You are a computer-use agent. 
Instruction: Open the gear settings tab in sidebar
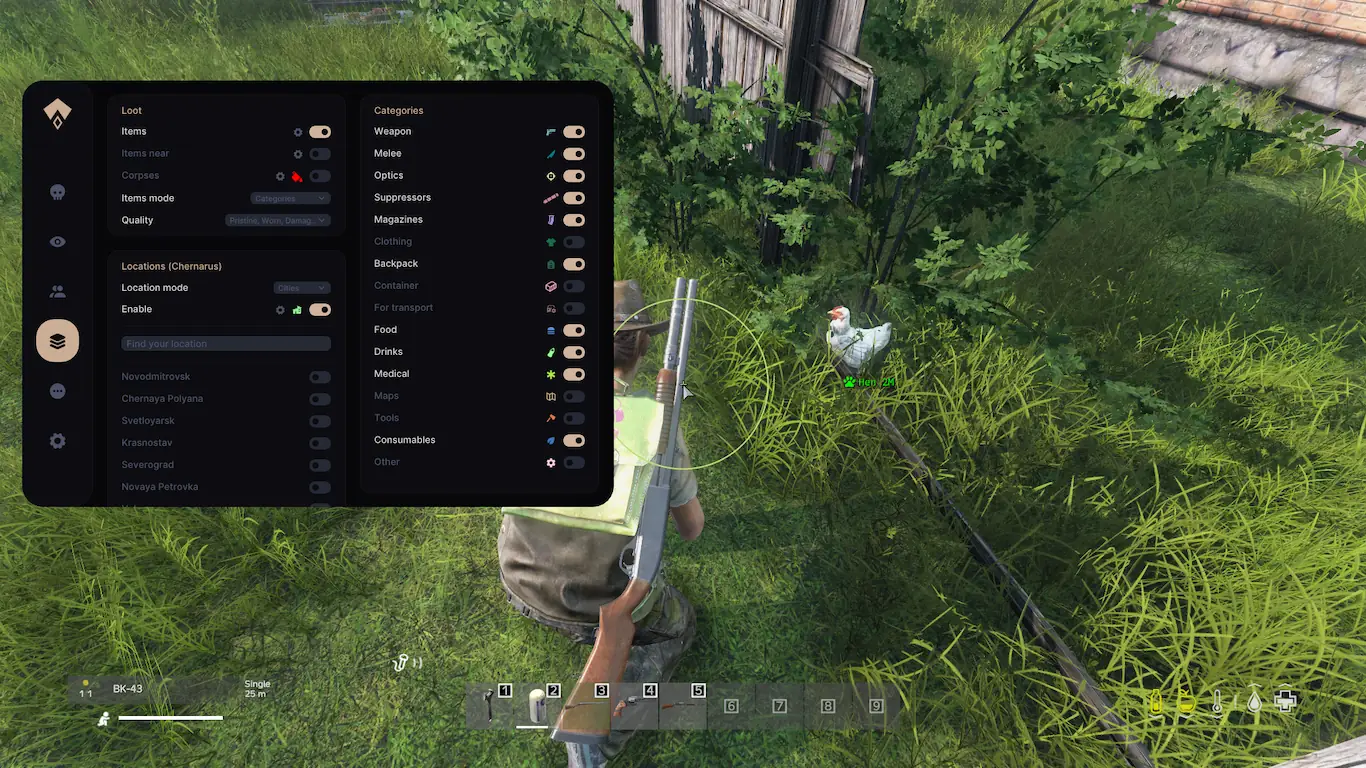pyautogui.click(x=58, y=441)
